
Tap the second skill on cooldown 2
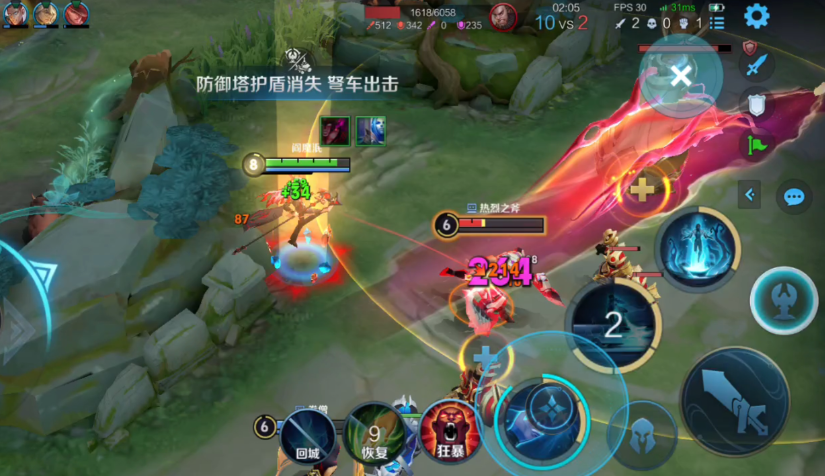point(613,323)
